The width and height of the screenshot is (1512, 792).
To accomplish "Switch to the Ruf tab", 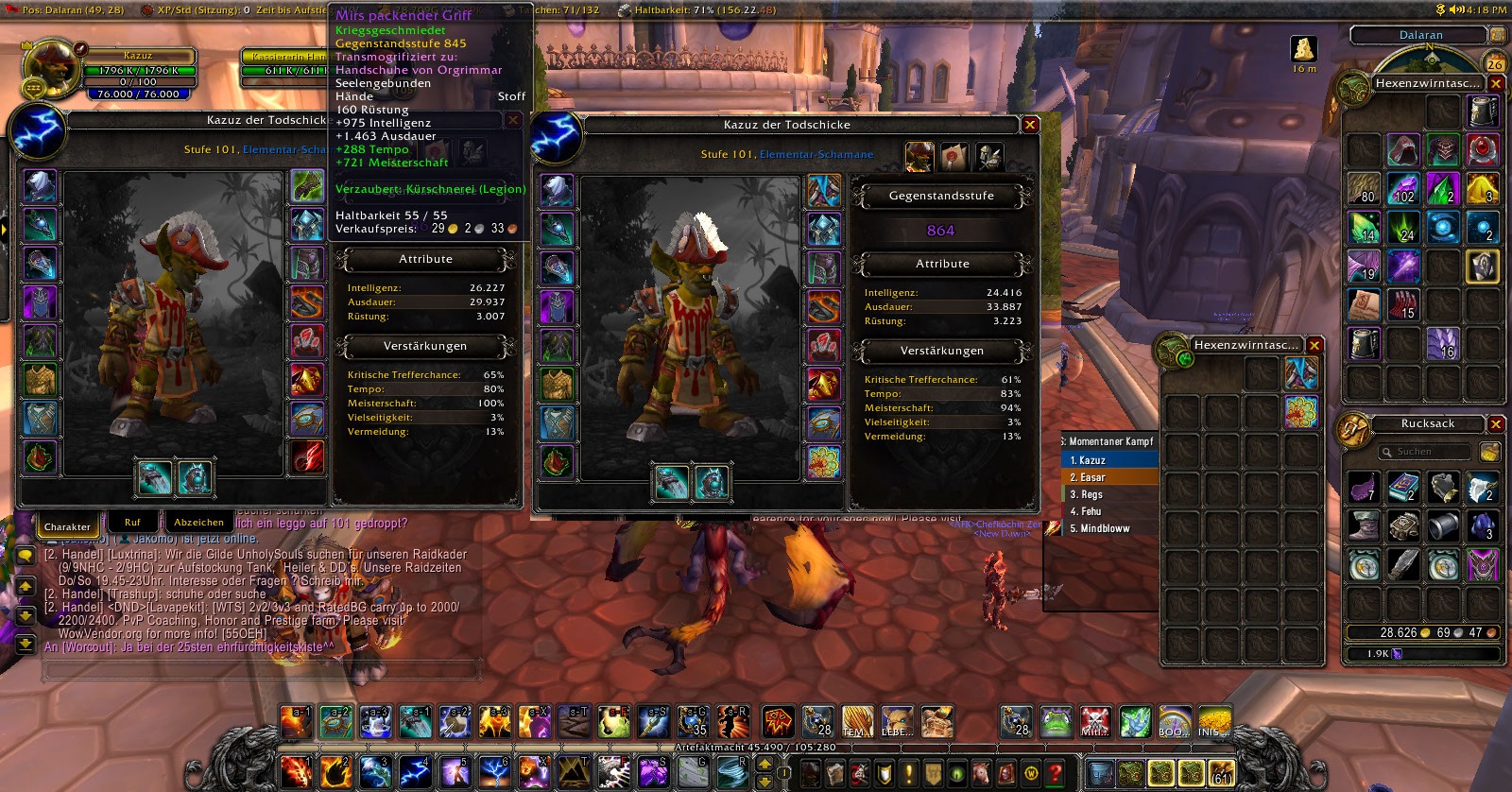I will click(132, 523).
